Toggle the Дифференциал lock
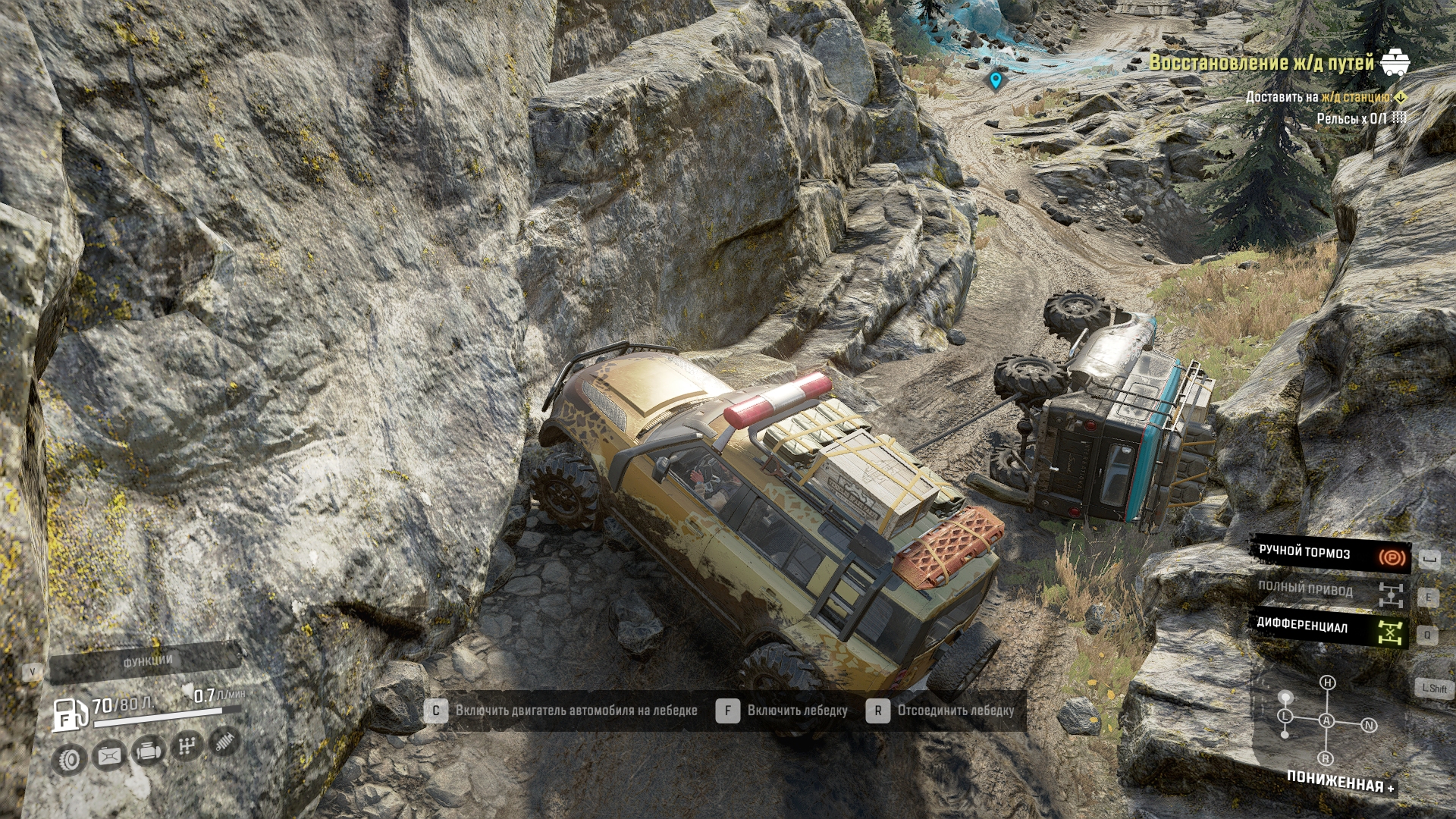Screen dimensions: 1456x819 tap(1330, 629)
